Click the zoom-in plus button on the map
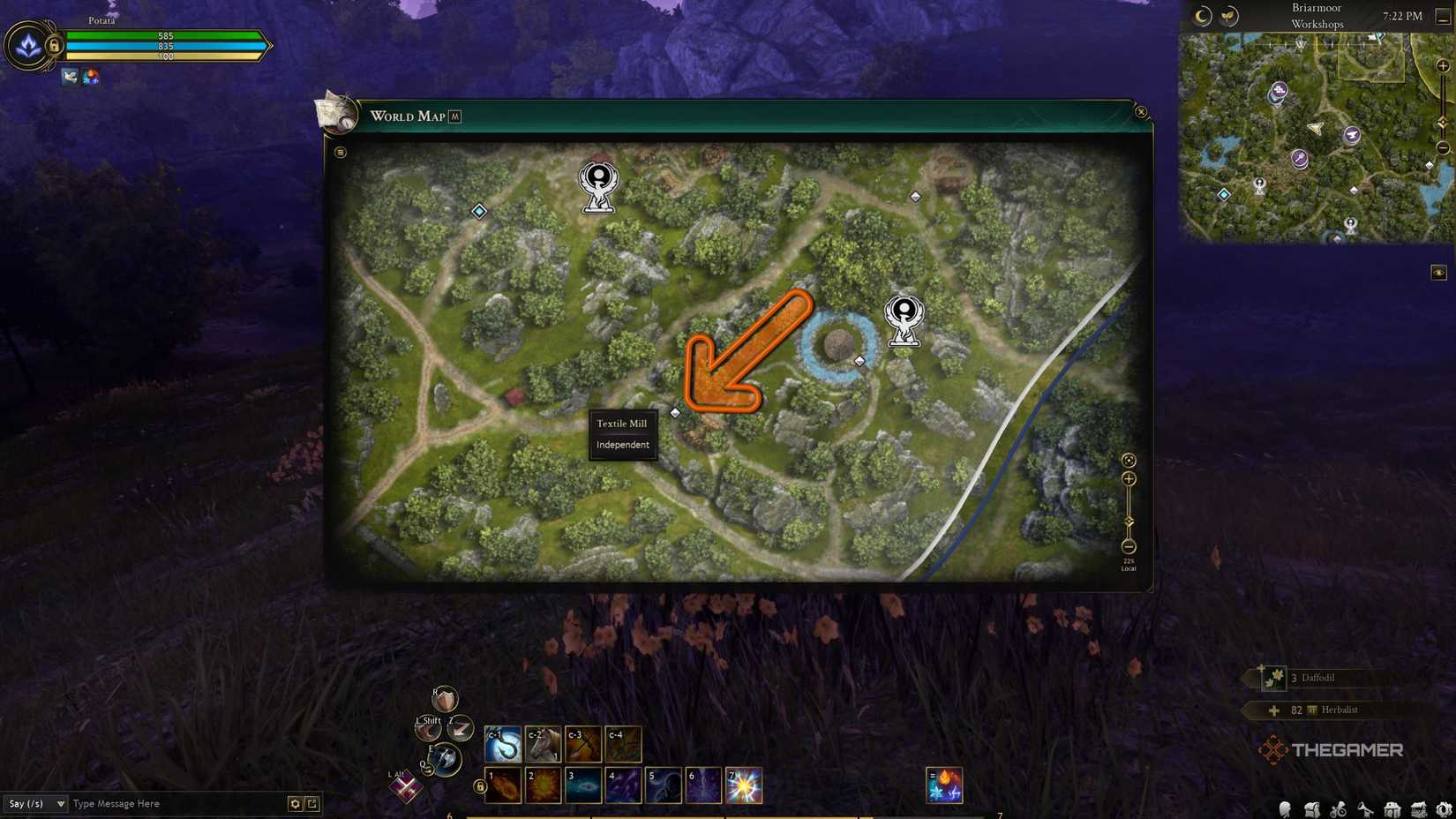This screenshot has height=819, width=1456. pos(1130,479)
